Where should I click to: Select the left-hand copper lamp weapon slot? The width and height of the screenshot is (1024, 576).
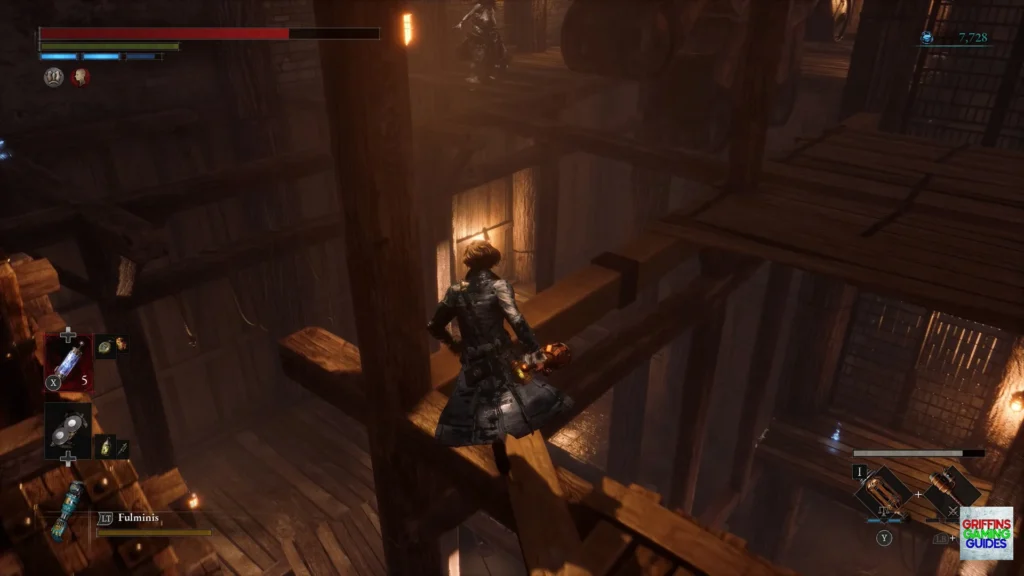(x=883, y=491)
